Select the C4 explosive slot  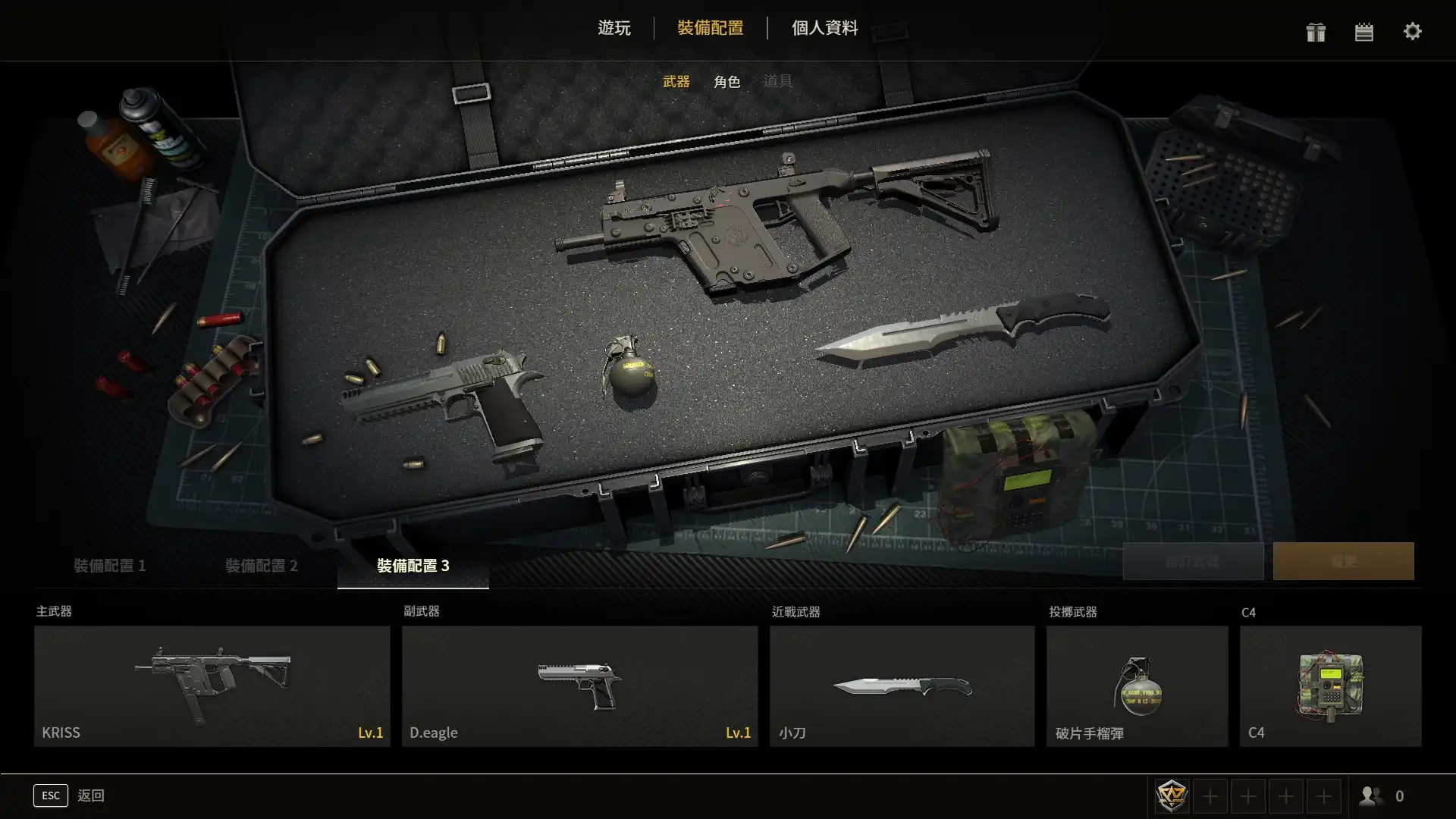1330,686
